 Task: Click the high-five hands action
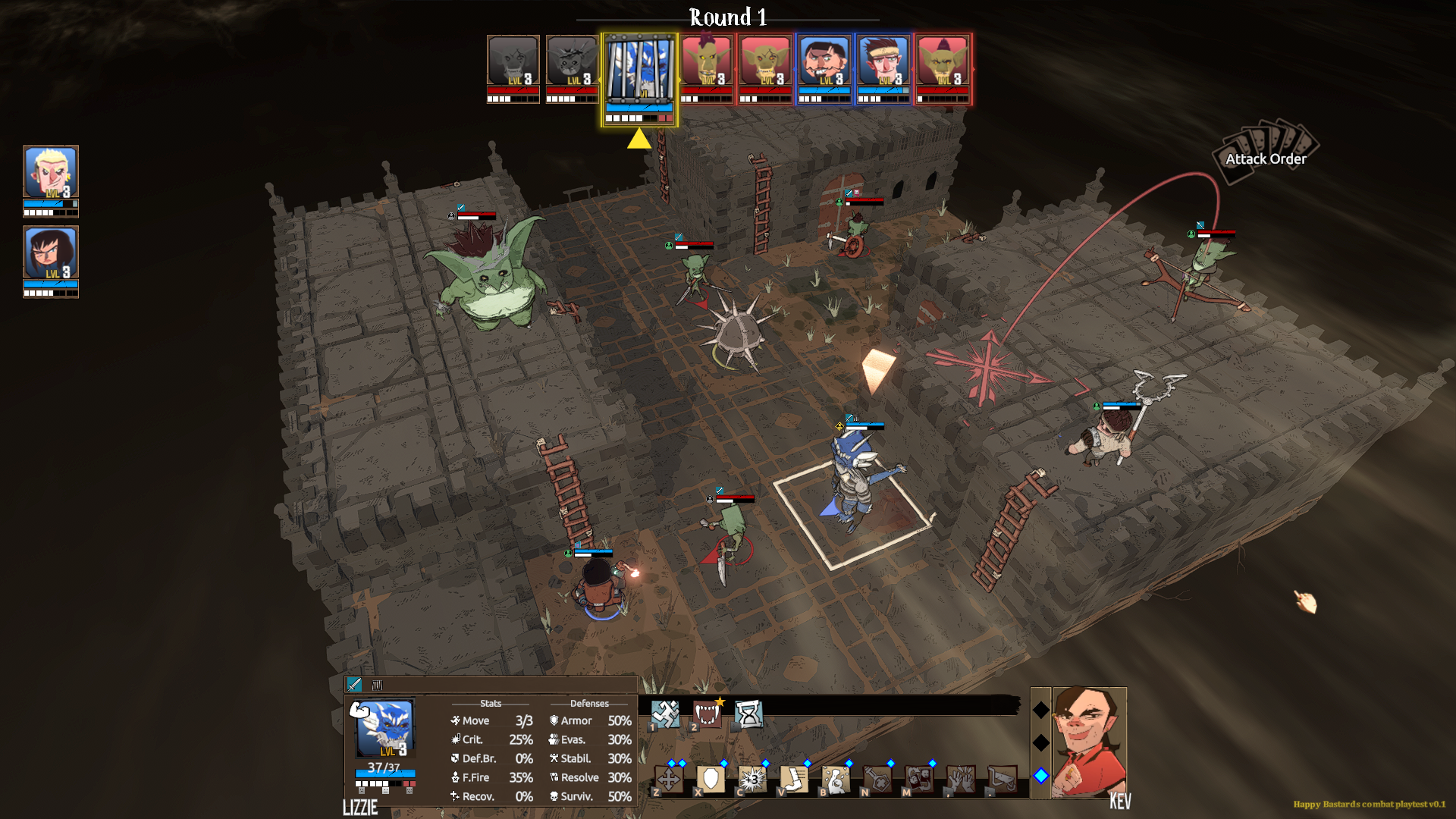961,779
